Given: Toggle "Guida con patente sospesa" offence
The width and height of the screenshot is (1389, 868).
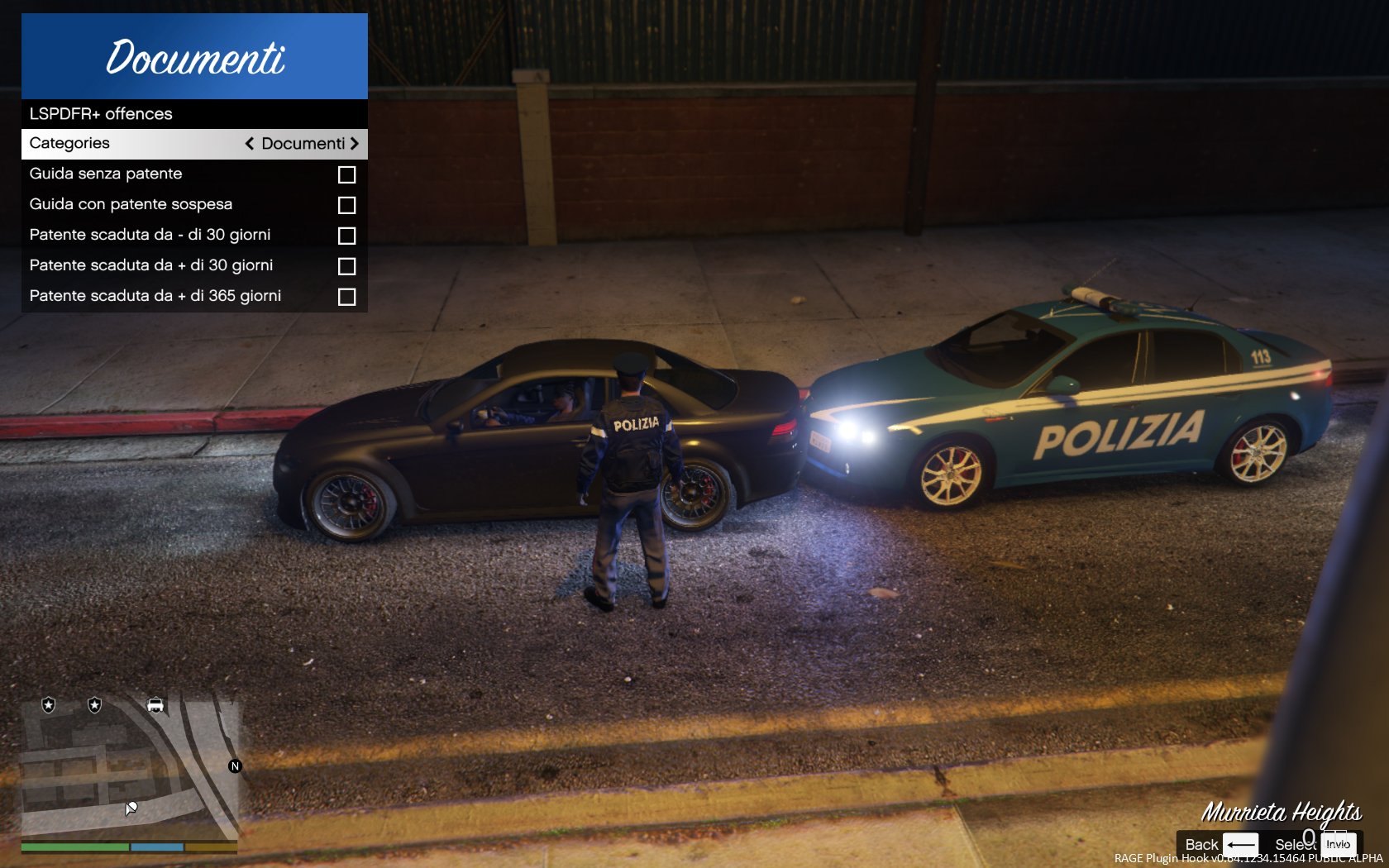Looking at the screenshot, I should click(346, 205).
